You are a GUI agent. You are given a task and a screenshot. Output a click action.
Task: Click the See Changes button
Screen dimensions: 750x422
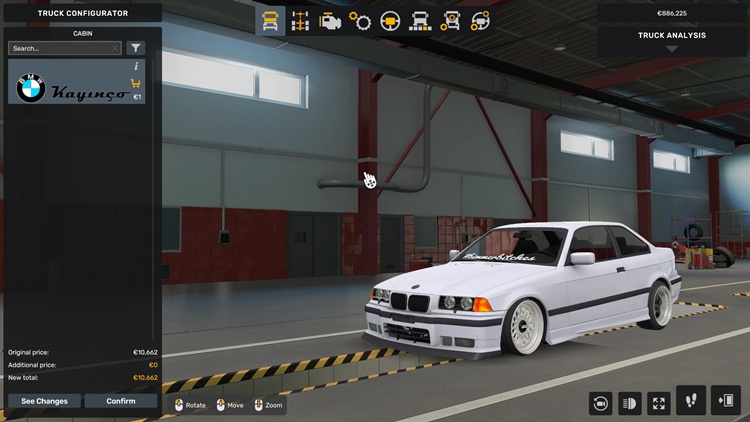(x=44, y=401)
